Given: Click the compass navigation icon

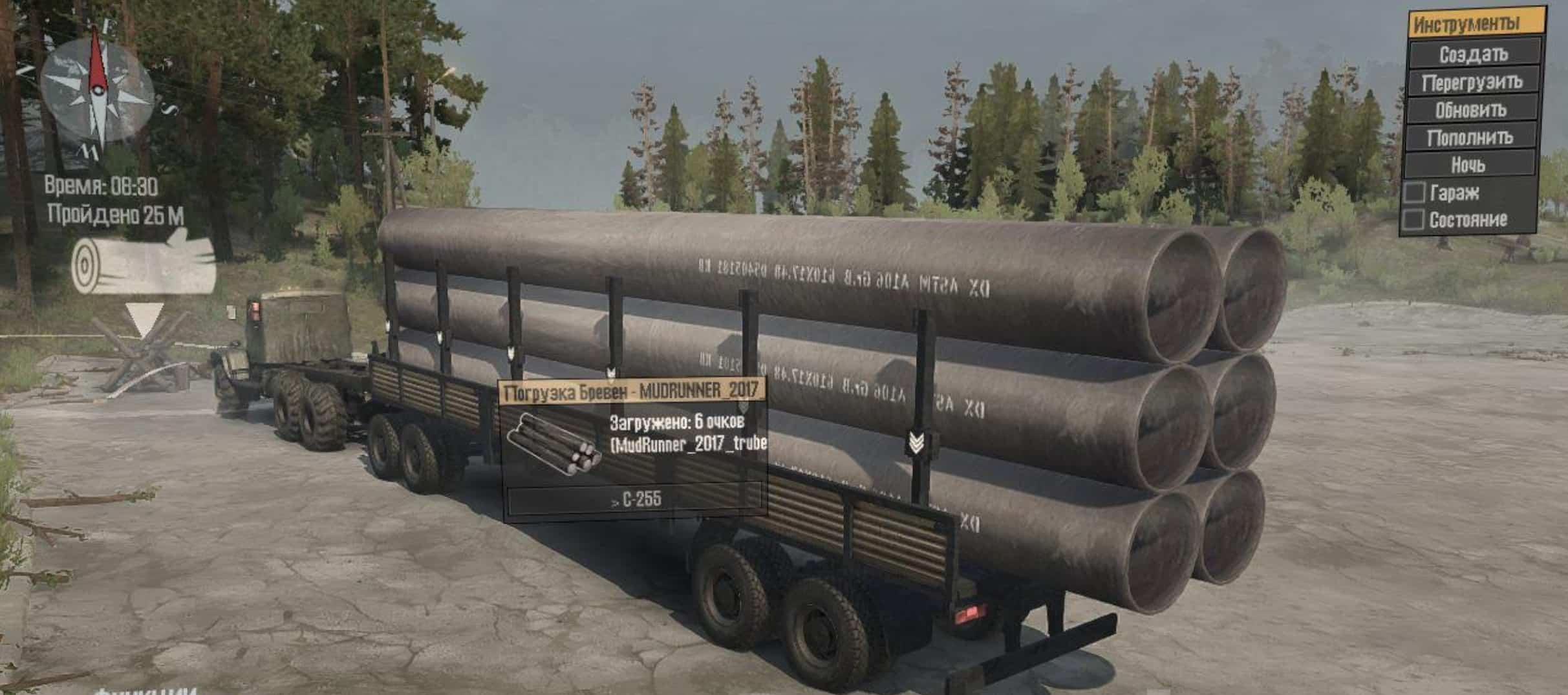Looking at the screenshot, I should coord(97,91).
